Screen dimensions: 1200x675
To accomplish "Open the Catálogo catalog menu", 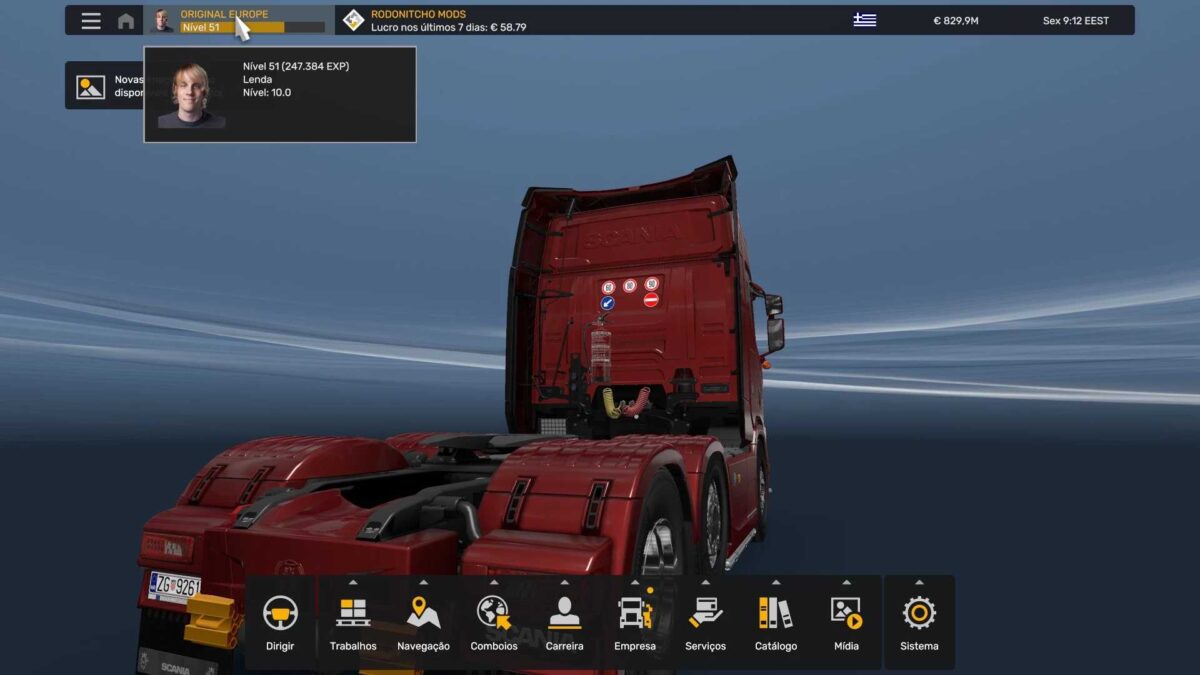I will [776, 622].
